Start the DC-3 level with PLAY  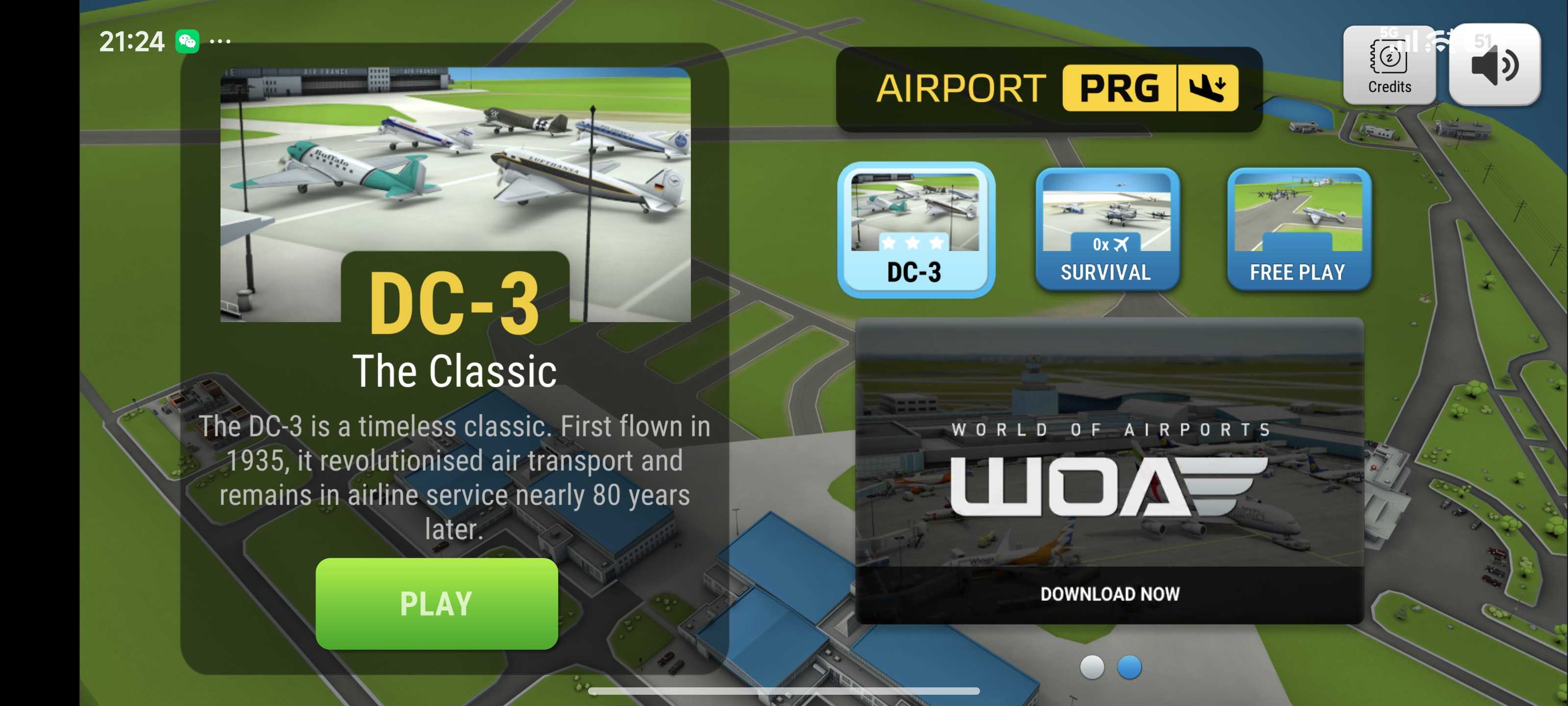point(437,603)
